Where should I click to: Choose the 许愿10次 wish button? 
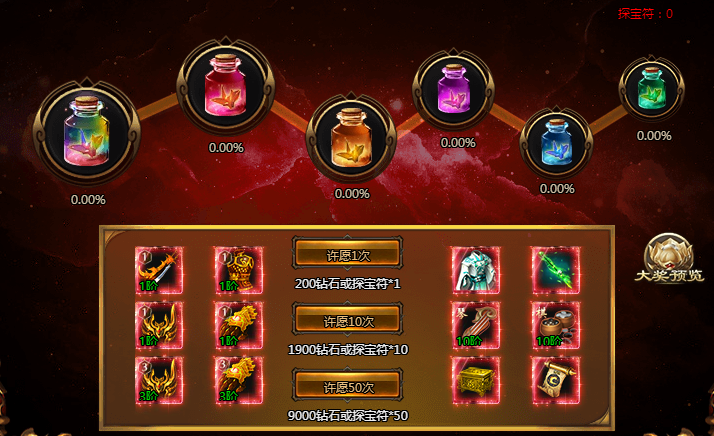(x=347, y=321)
